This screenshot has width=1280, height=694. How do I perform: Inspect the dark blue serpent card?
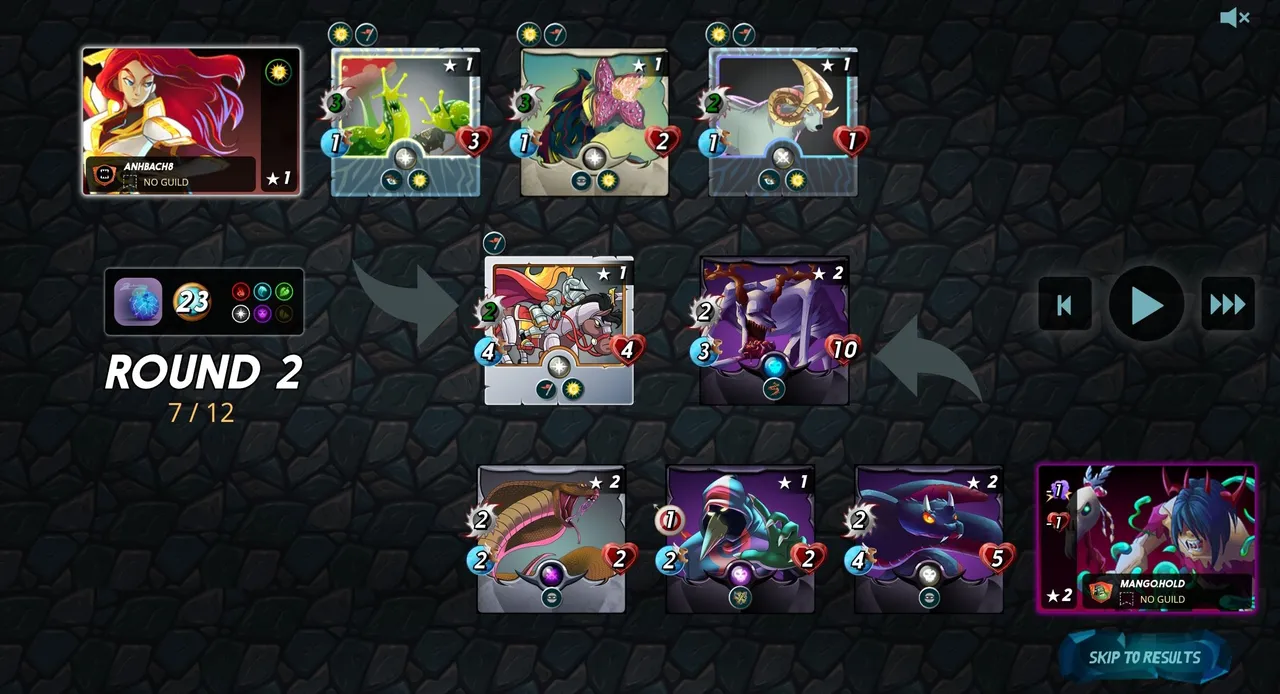[x=929, y=539]
